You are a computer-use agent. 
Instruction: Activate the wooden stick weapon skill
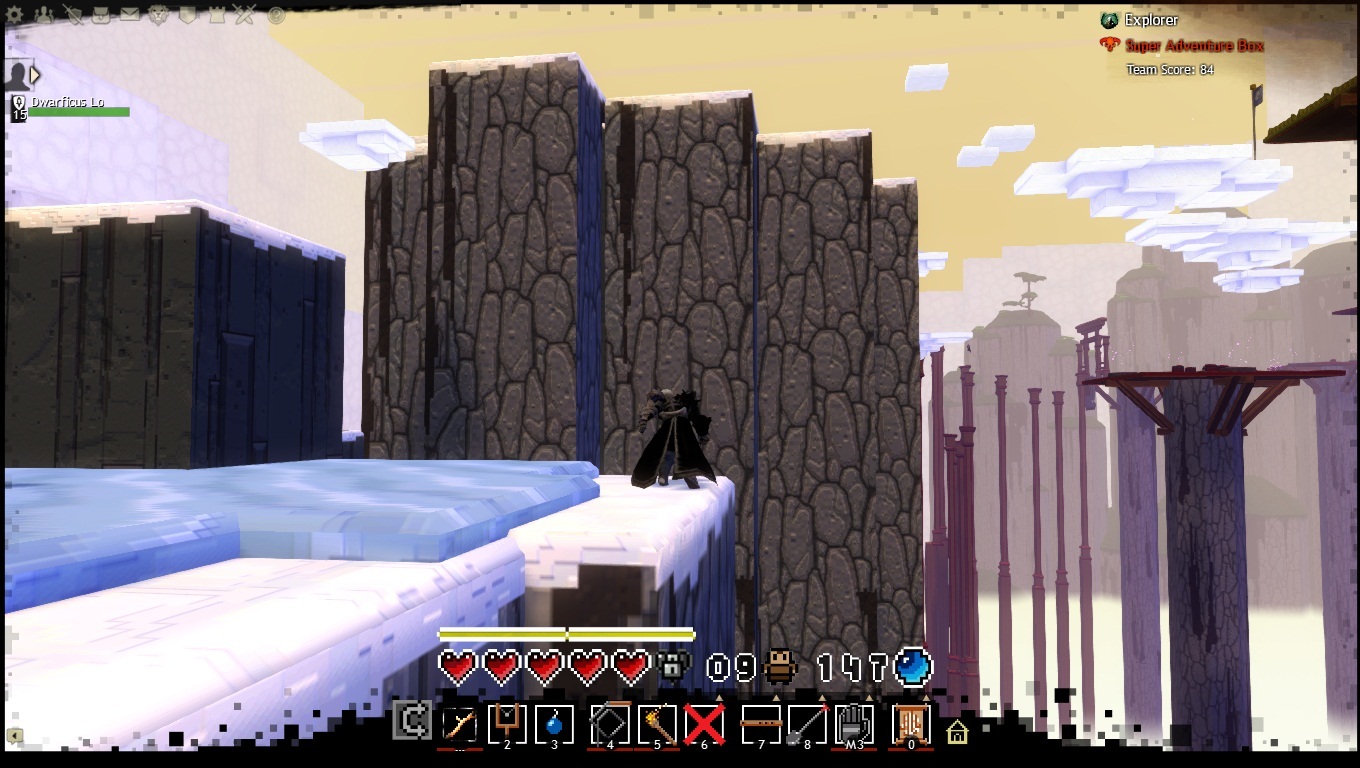point(459,724)
